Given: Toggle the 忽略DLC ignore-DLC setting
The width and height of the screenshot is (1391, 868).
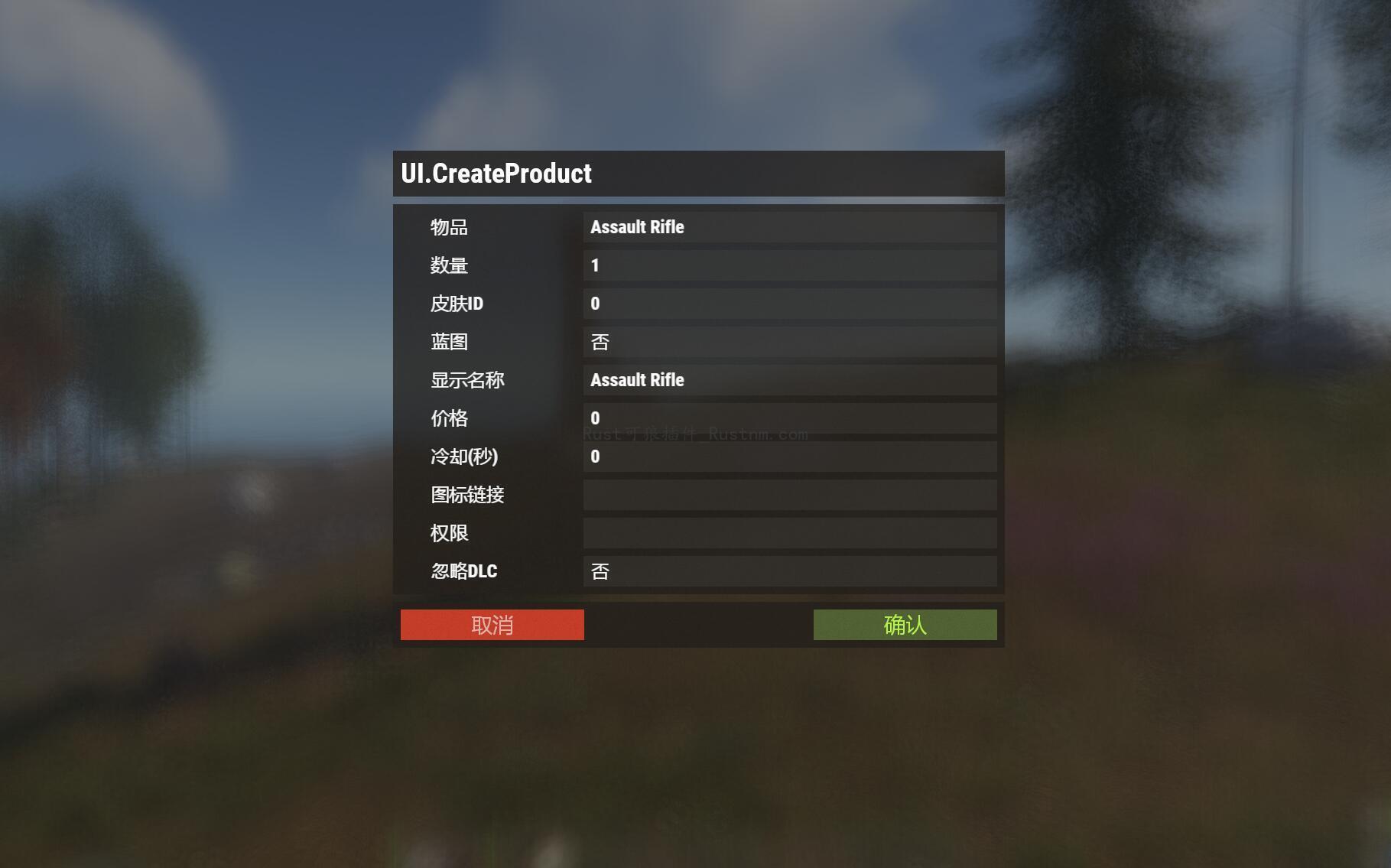Looking at the screenshot, I should [791, 571].
